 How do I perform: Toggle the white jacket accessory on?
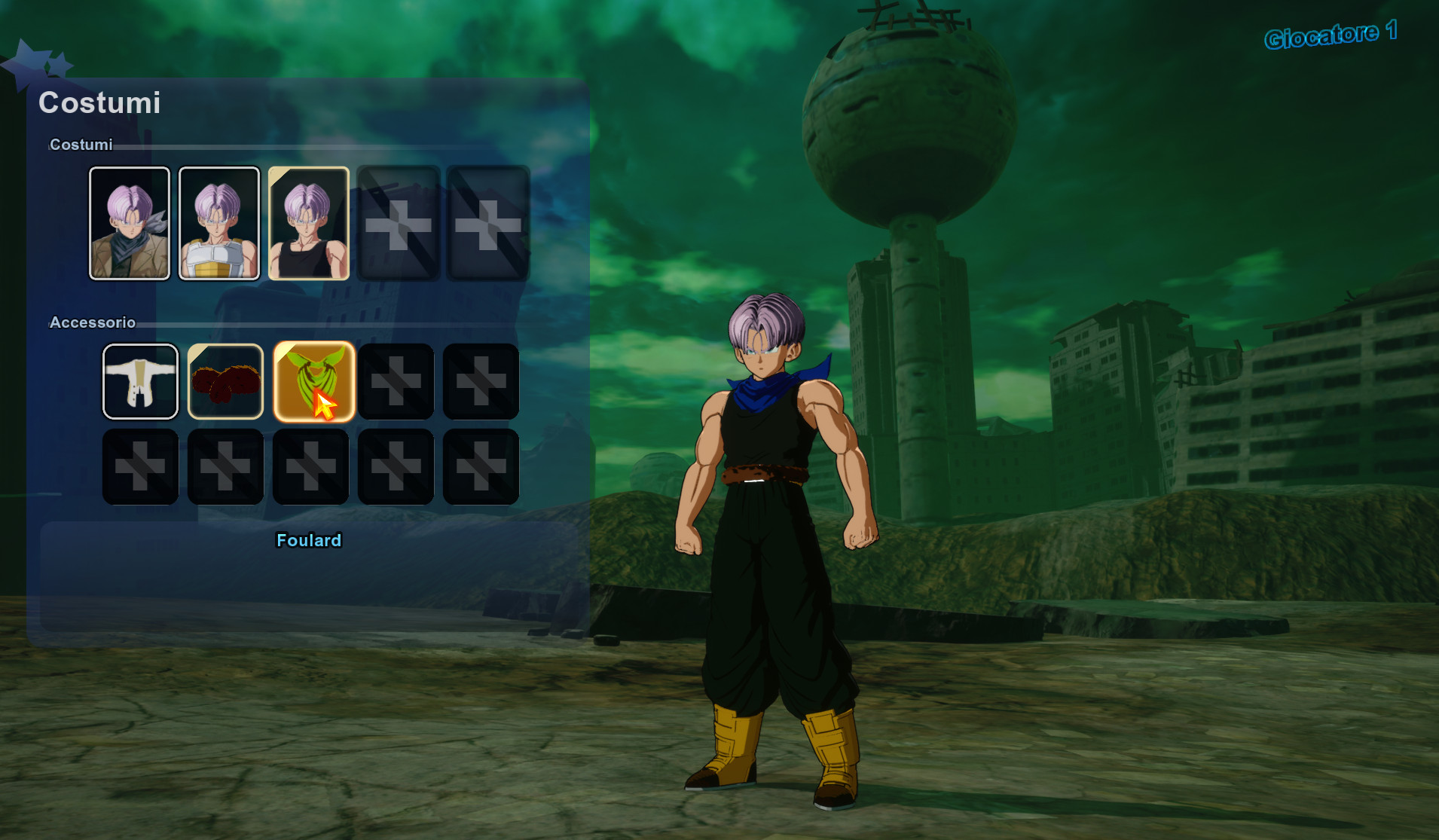140,382
